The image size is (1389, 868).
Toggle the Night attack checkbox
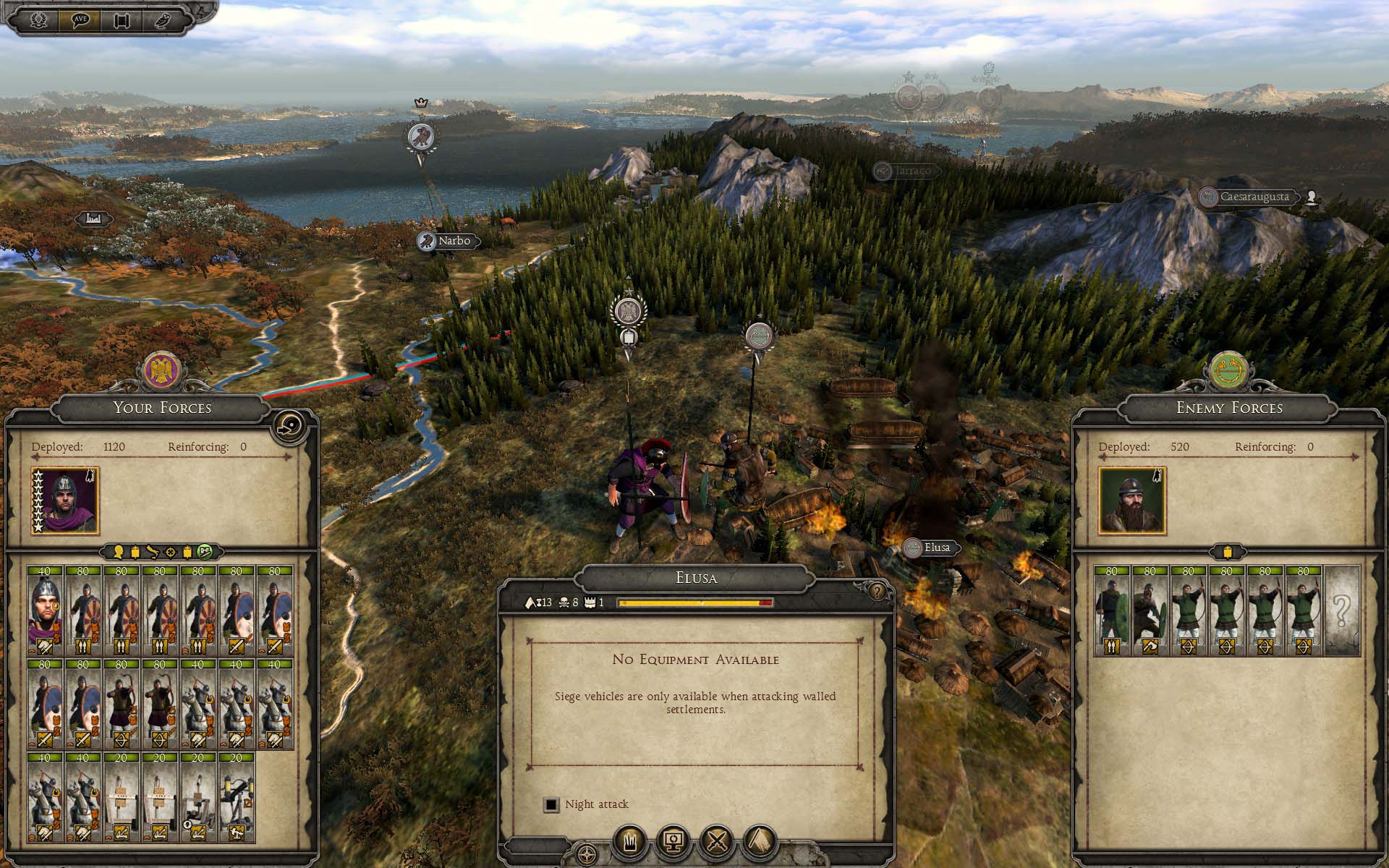coord(552,804)
